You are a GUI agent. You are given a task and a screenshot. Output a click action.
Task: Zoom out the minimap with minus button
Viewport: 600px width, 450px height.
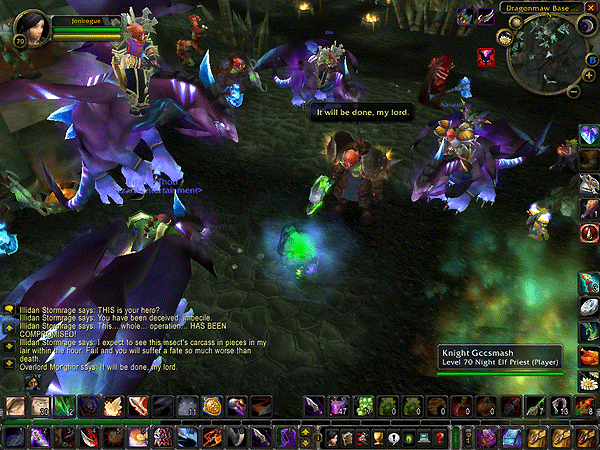(573, 91)
